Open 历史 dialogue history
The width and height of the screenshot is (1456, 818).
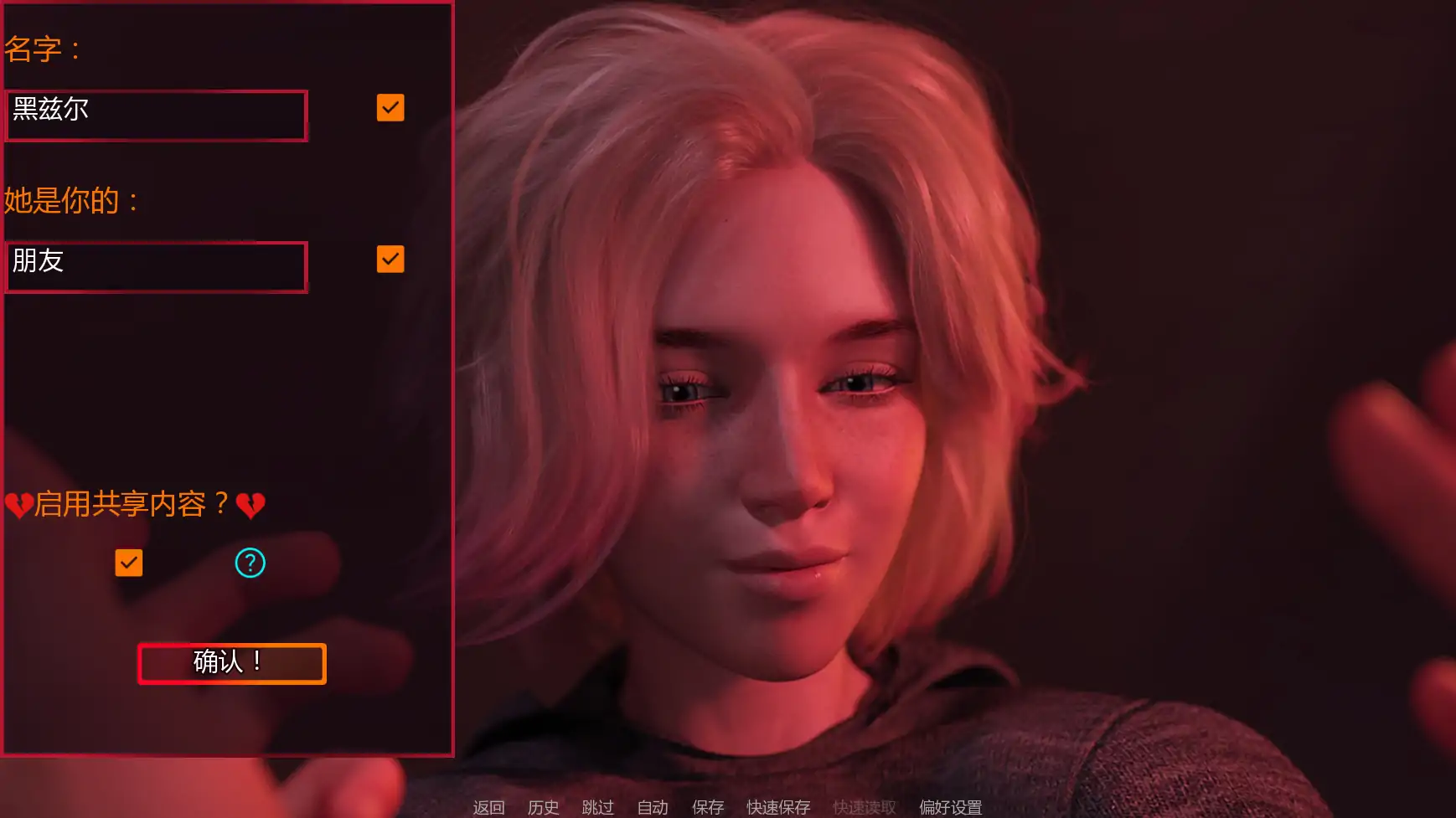click(543, 807)
